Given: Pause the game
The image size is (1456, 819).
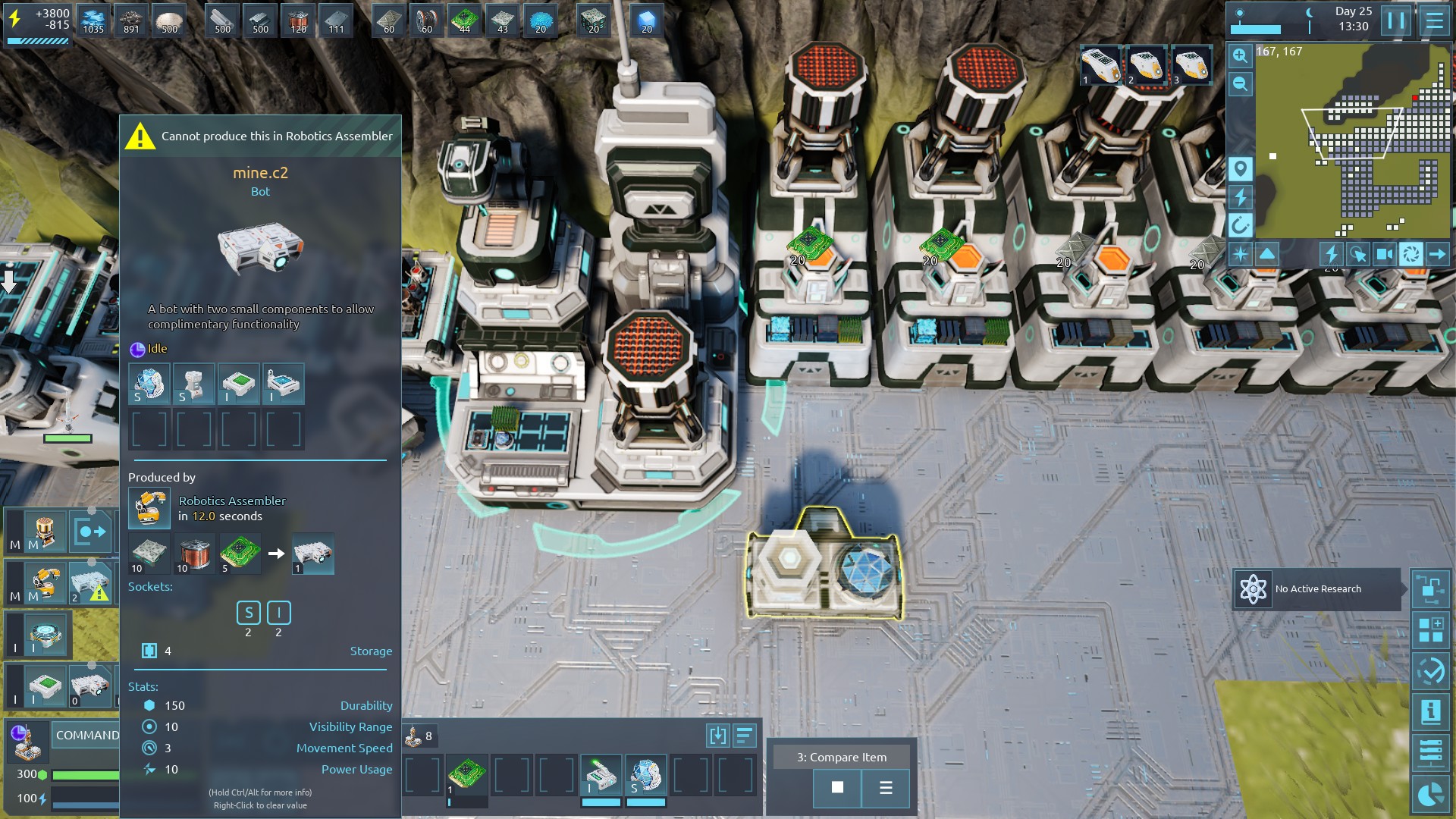Looking at the screenshot, I should coord(1396,20).
